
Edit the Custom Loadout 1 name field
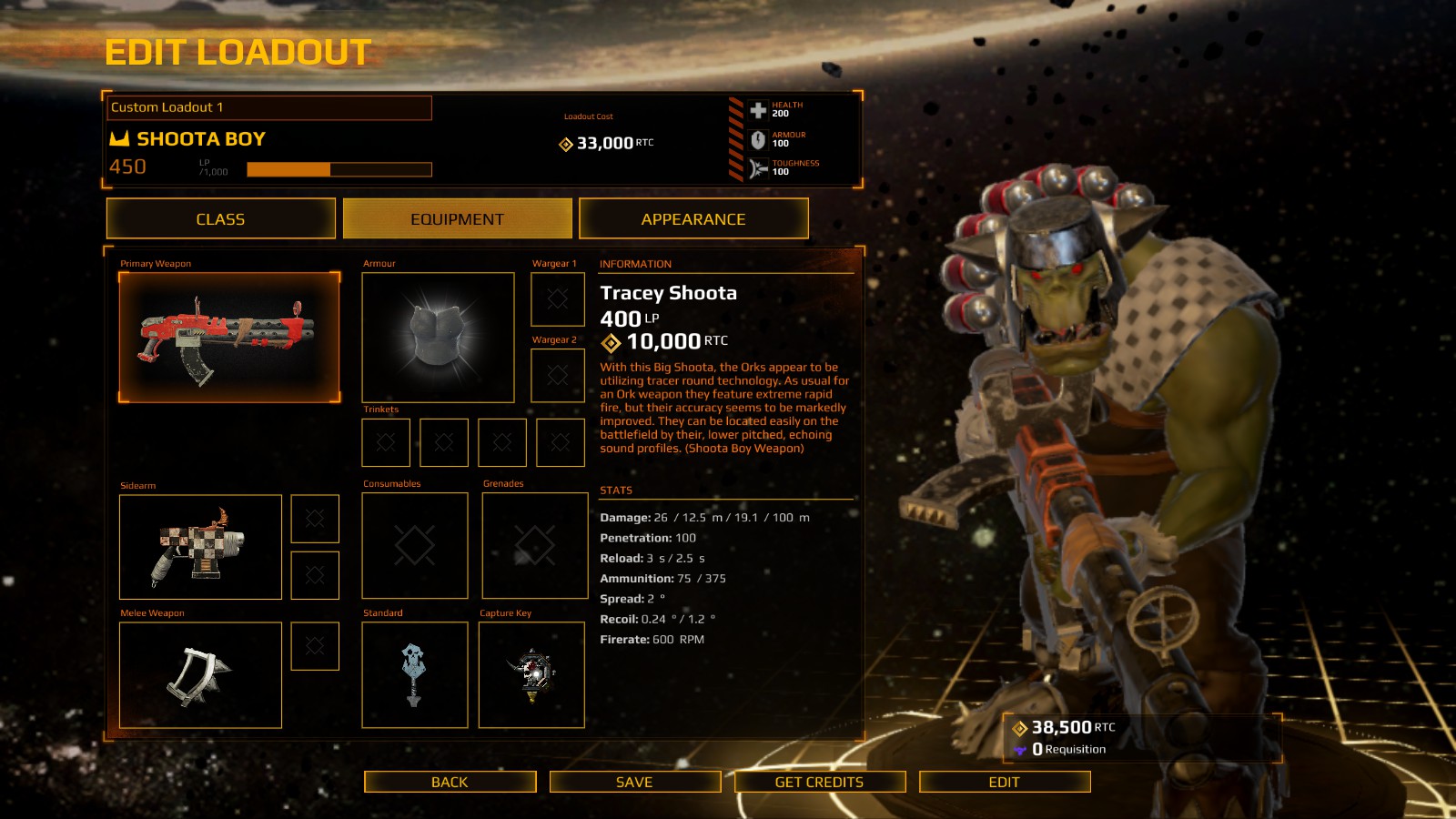click(269, 107)
